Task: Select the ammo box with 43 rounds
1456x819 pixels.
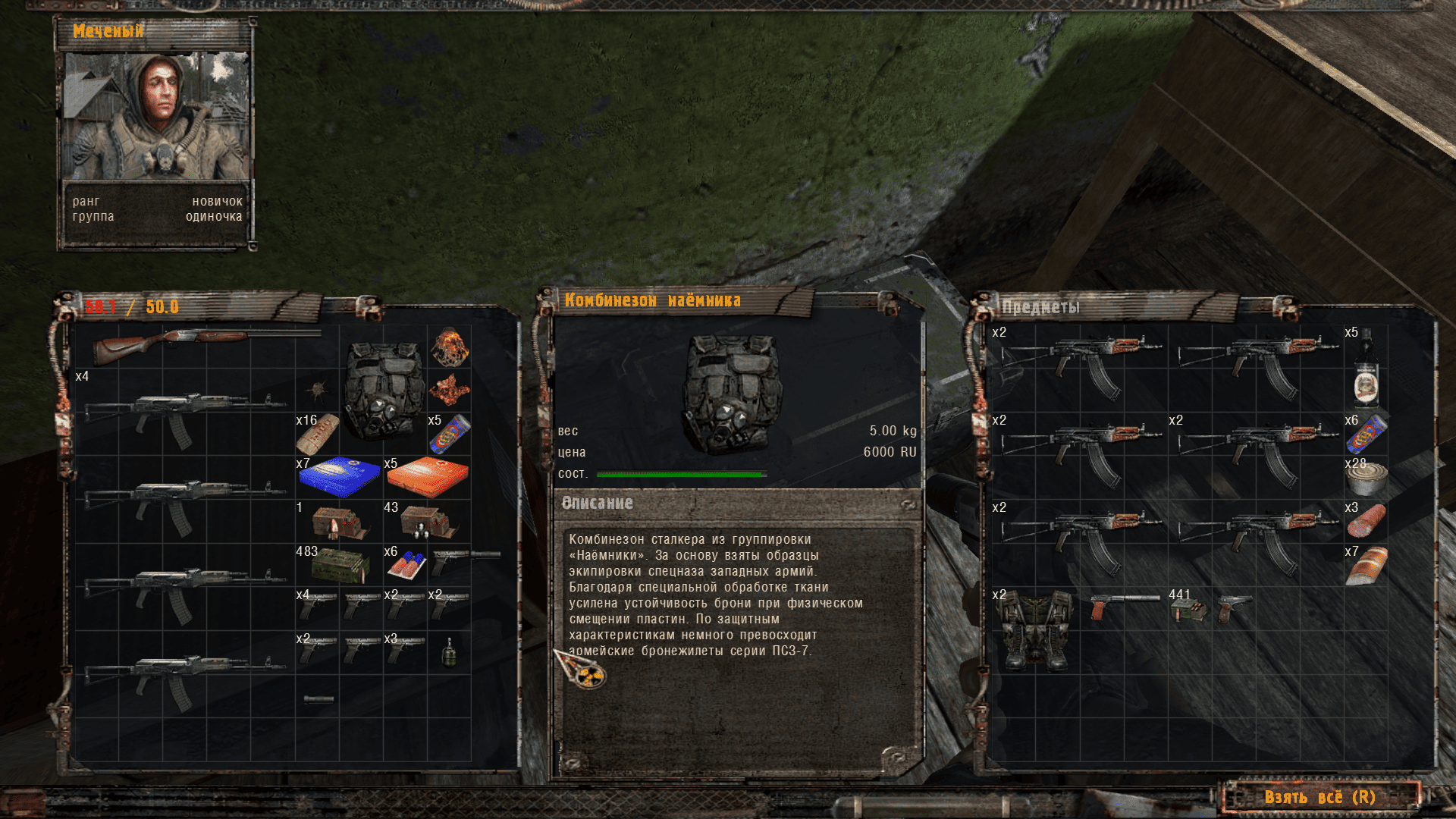Action: (x=427, y=521)
